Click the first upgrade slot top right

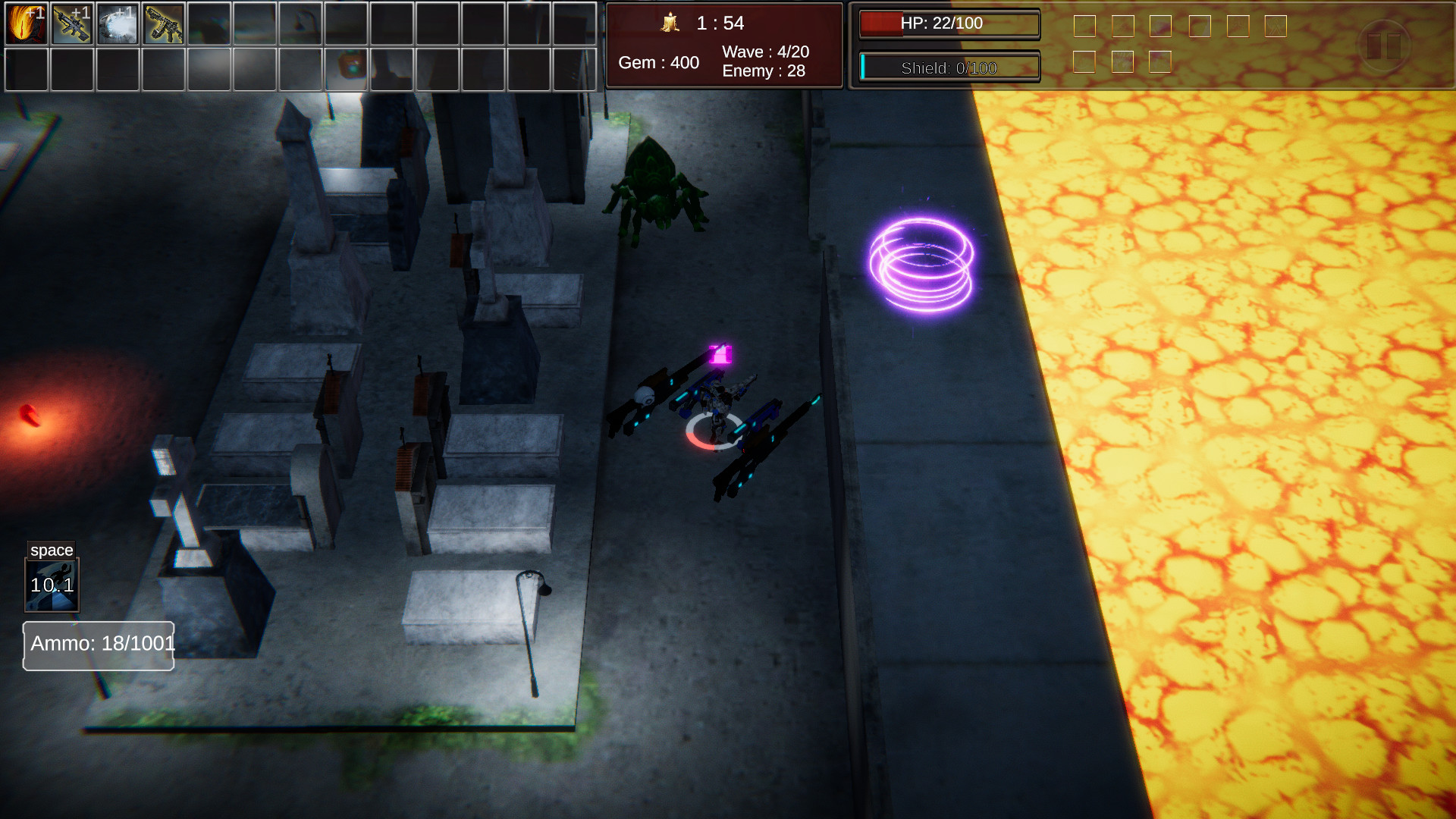click(x=1086, y=25)
